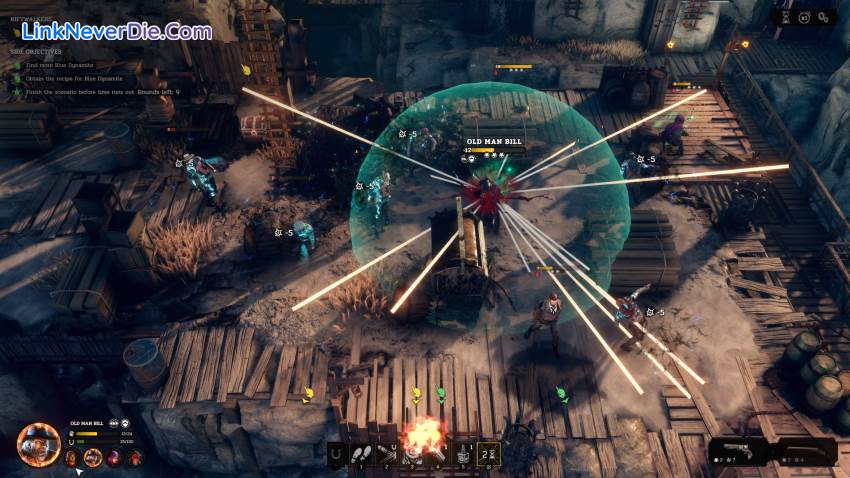This screenshot has width=850, height=478.
Task: Choose the footprints move action
Action: (361, 454)
